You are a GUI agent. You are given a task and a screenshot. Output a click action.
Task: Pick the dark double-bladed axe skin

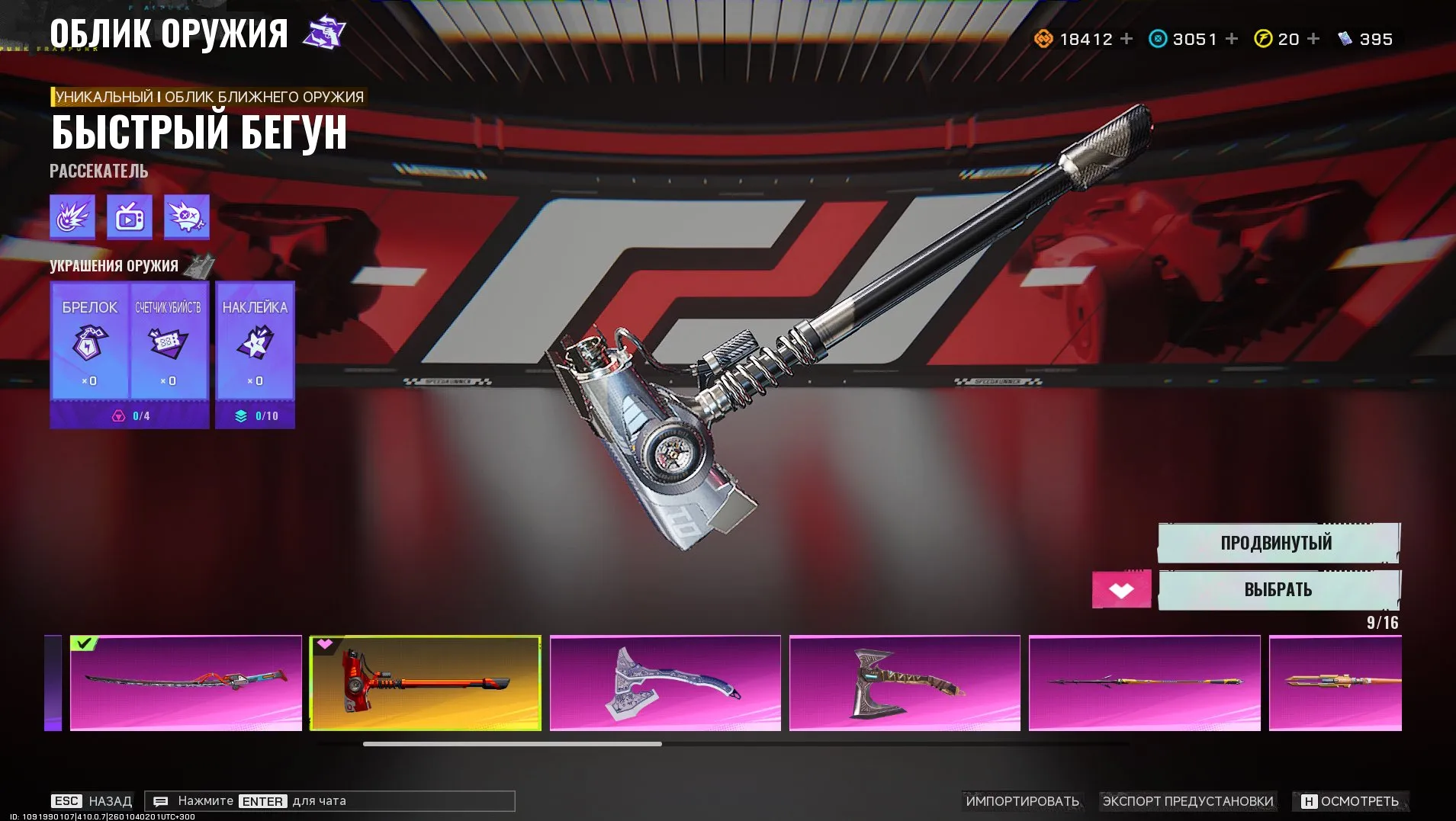[905, 682]
